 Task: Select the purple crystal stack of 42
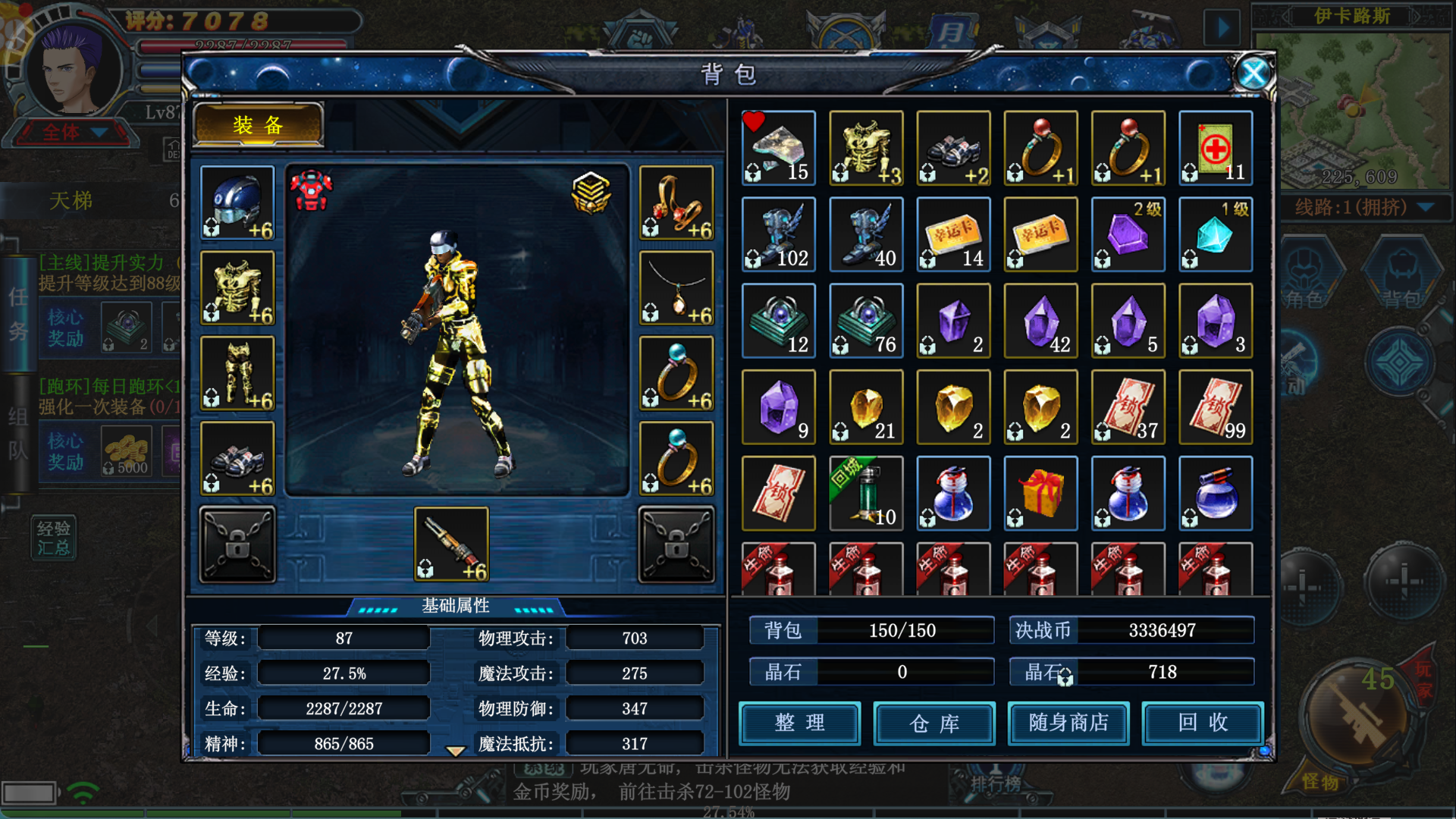click(1040, 322)
